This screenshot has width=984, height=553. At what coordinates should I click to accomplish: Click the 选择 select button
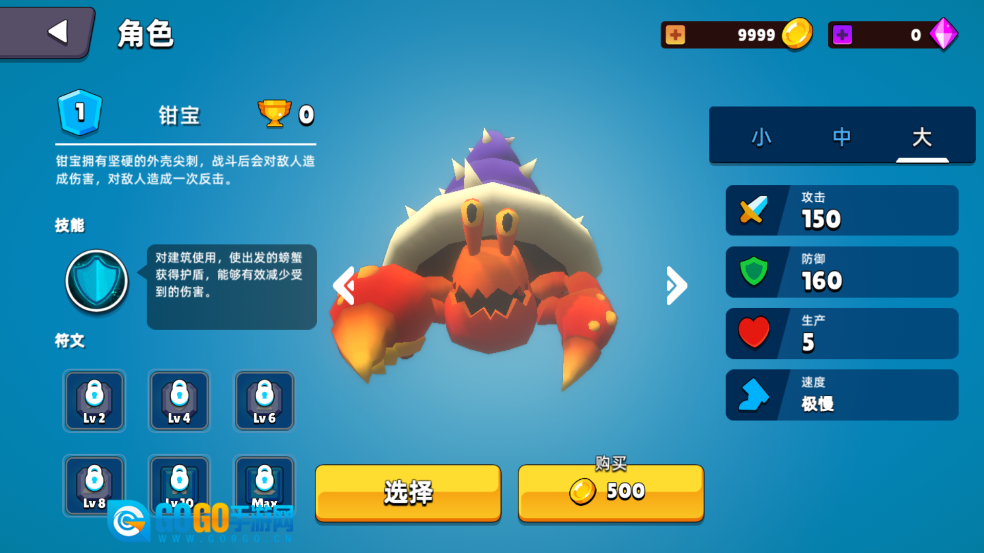coord(408,492)
